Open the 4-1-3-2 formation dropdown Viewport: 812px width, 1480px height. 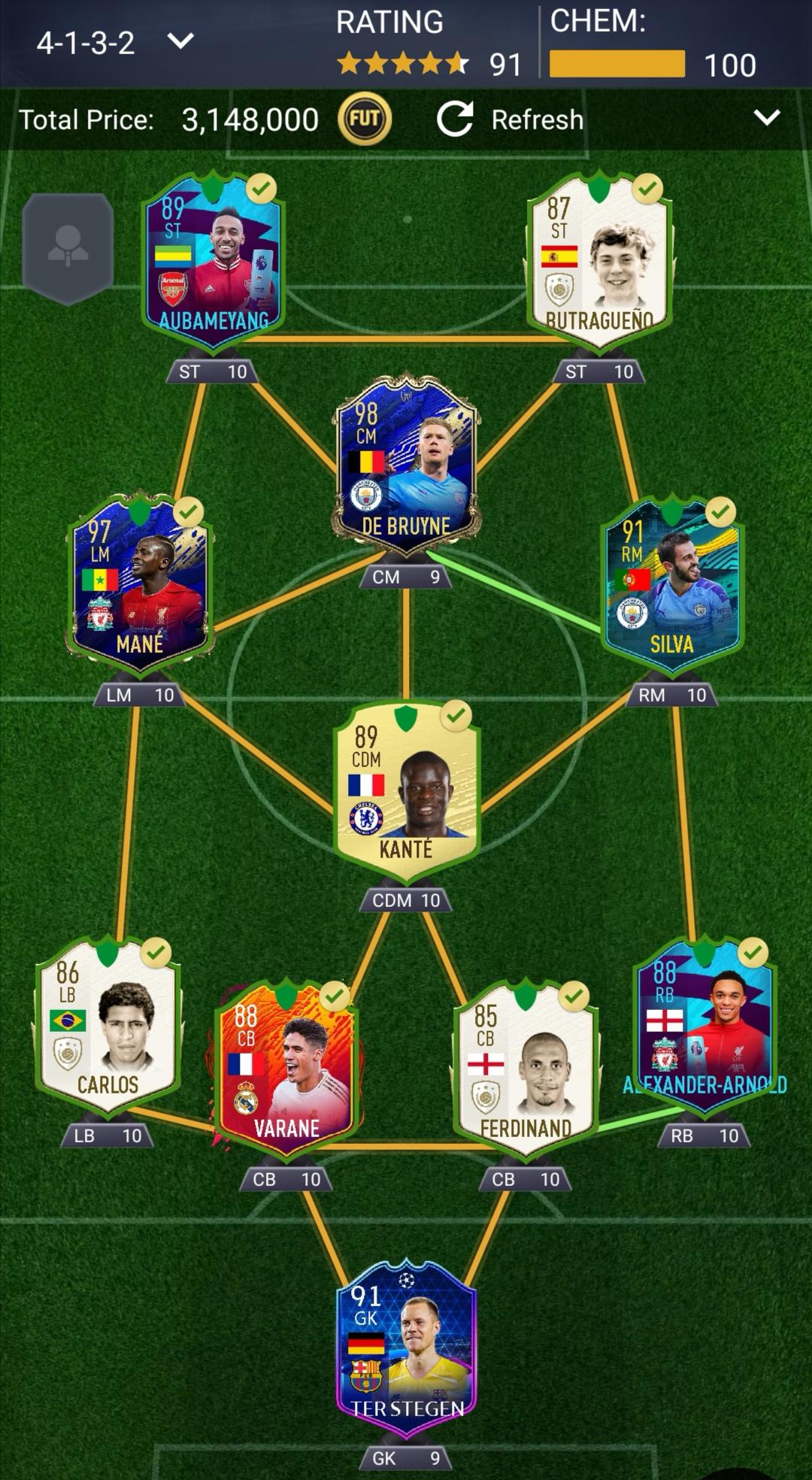114,42
